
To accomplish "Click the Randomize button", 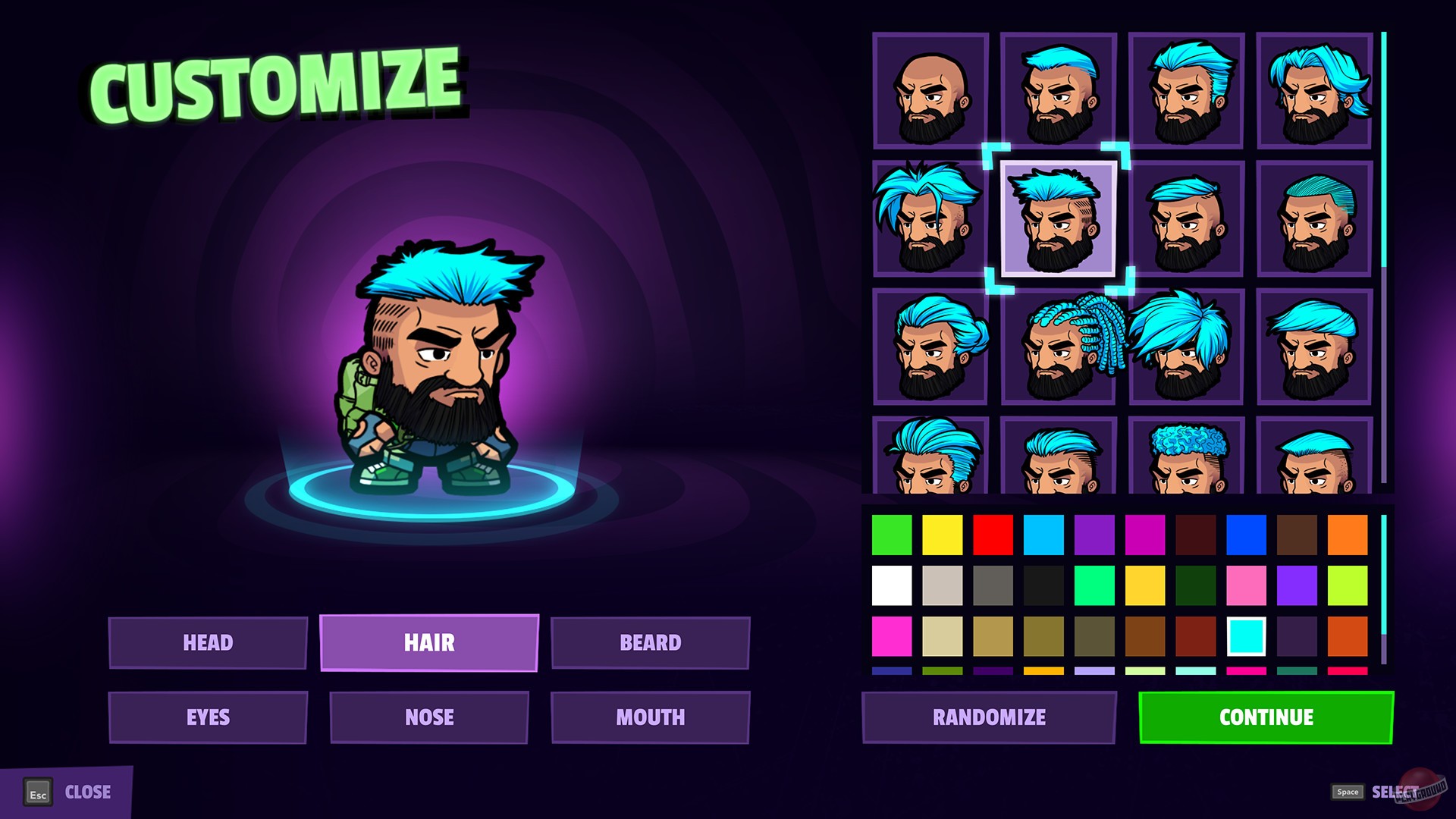I will tap(990, 716).
